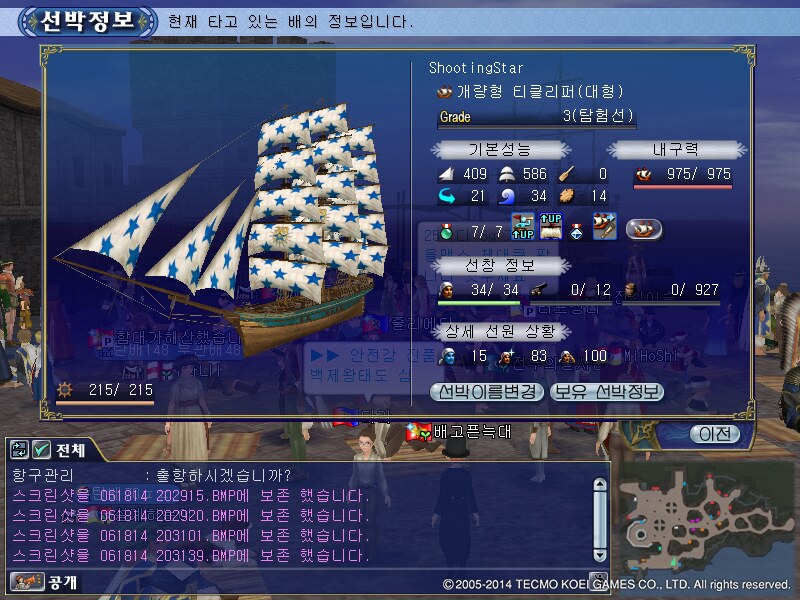Open the 보유 선박정보 owned ships button
This screenshot has width=800, height=600.
[606, 391]
